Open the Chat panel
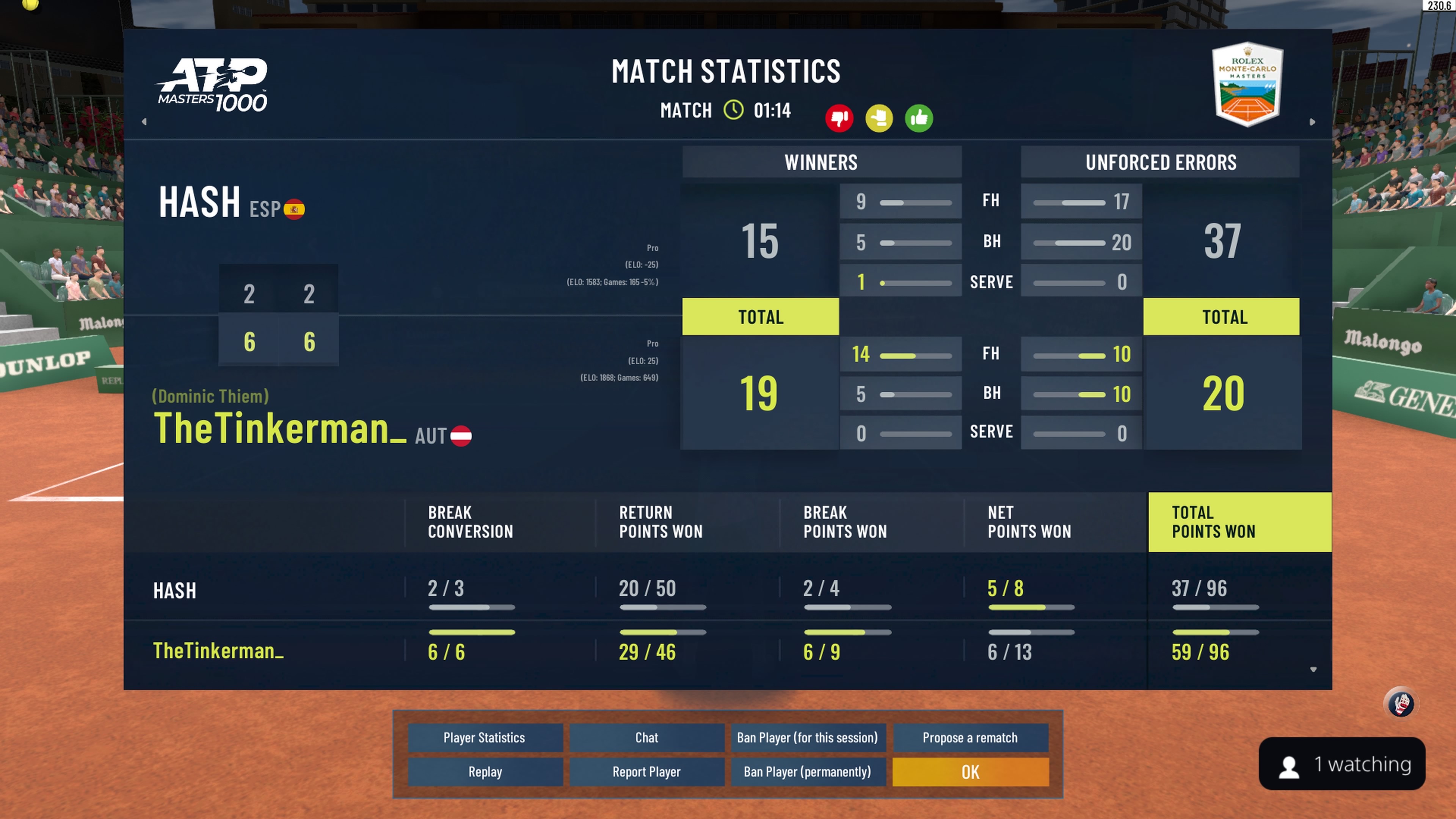The width and height of the screenshot is (1456, 819). [646, 737]
